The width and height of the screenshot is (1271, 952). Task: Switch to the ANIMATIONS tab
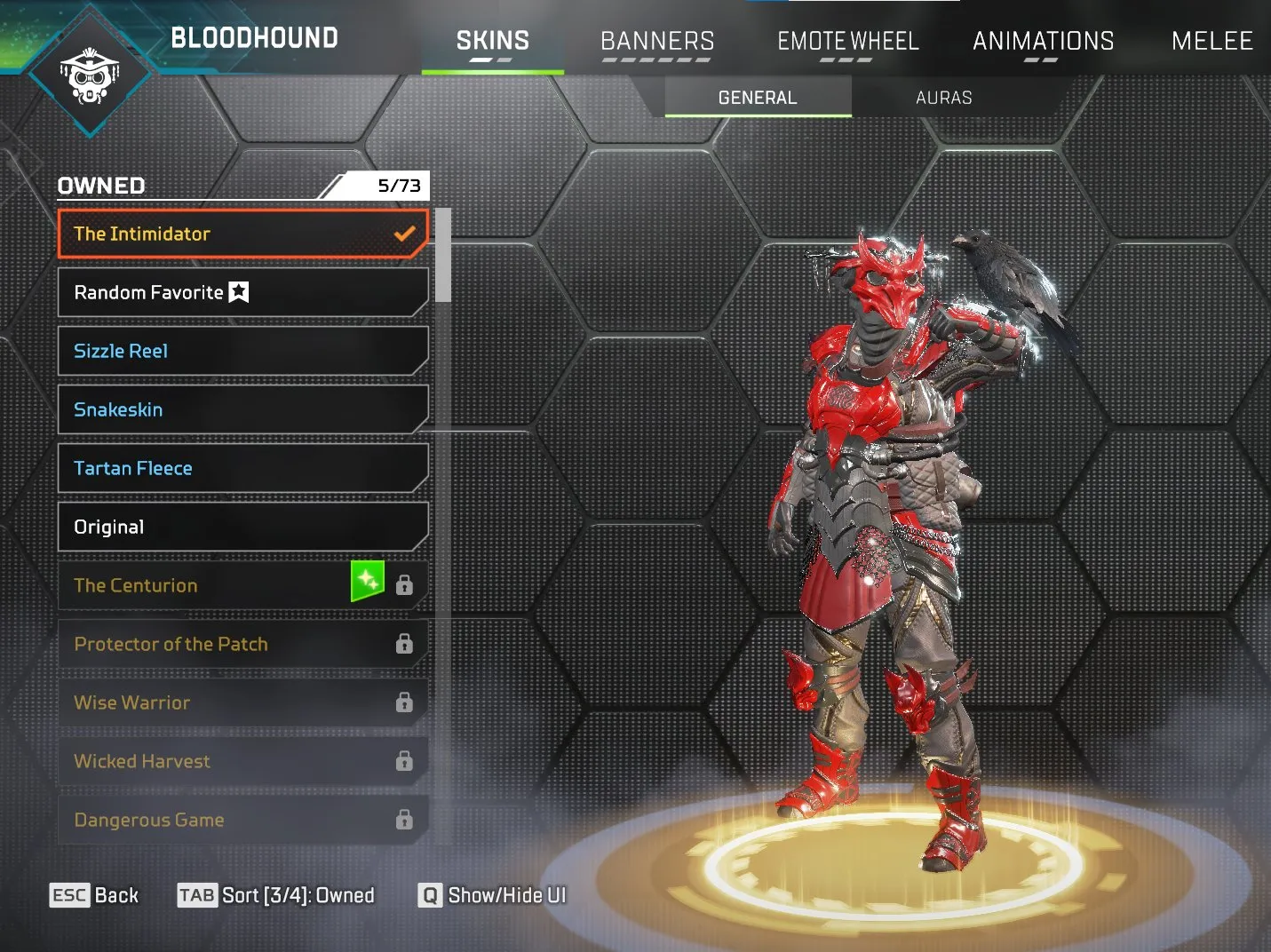(1043, 41)
